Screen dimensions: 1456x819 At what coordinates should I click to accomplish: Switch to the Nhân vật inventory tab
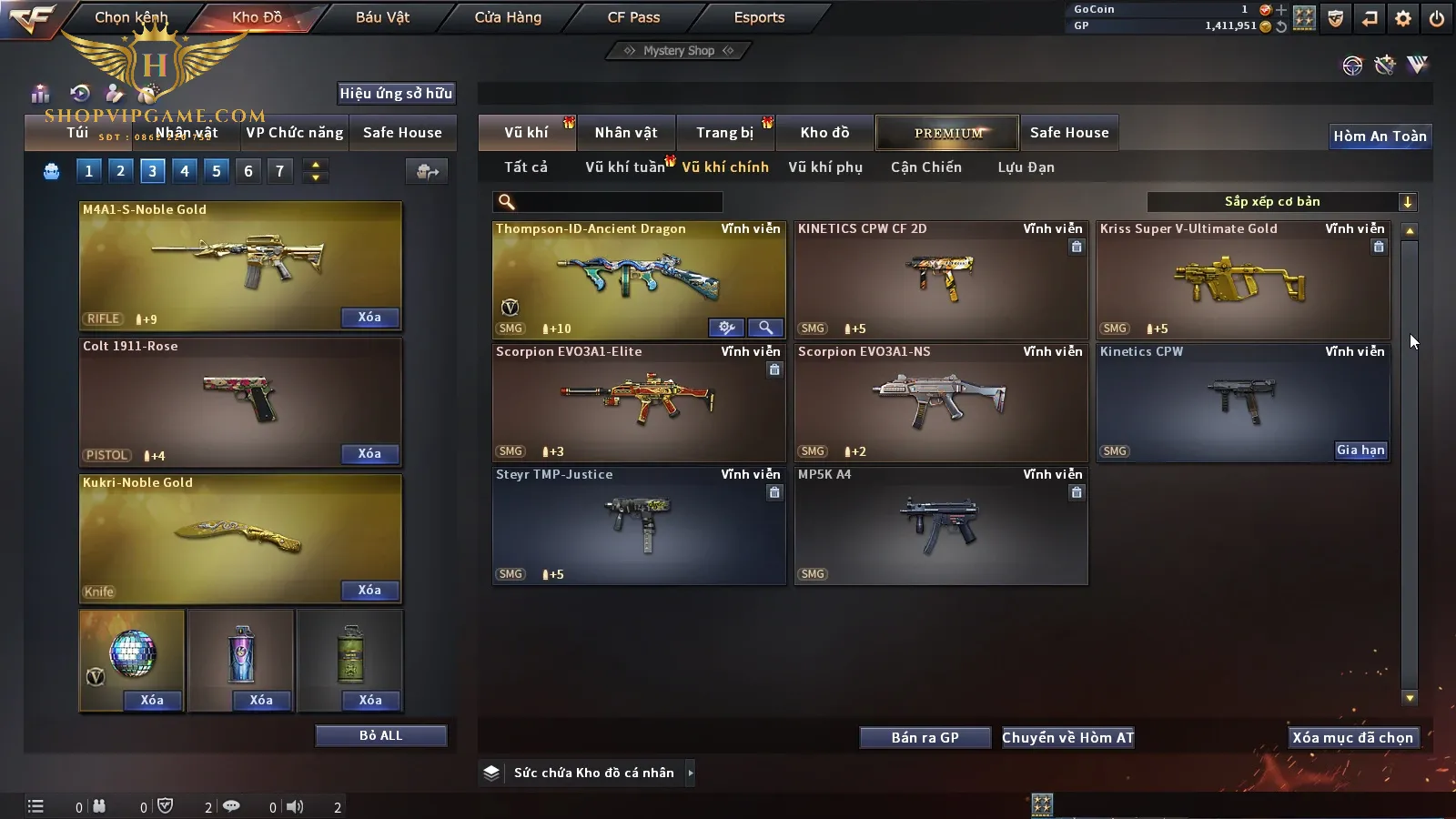click(x=625, y=133)
